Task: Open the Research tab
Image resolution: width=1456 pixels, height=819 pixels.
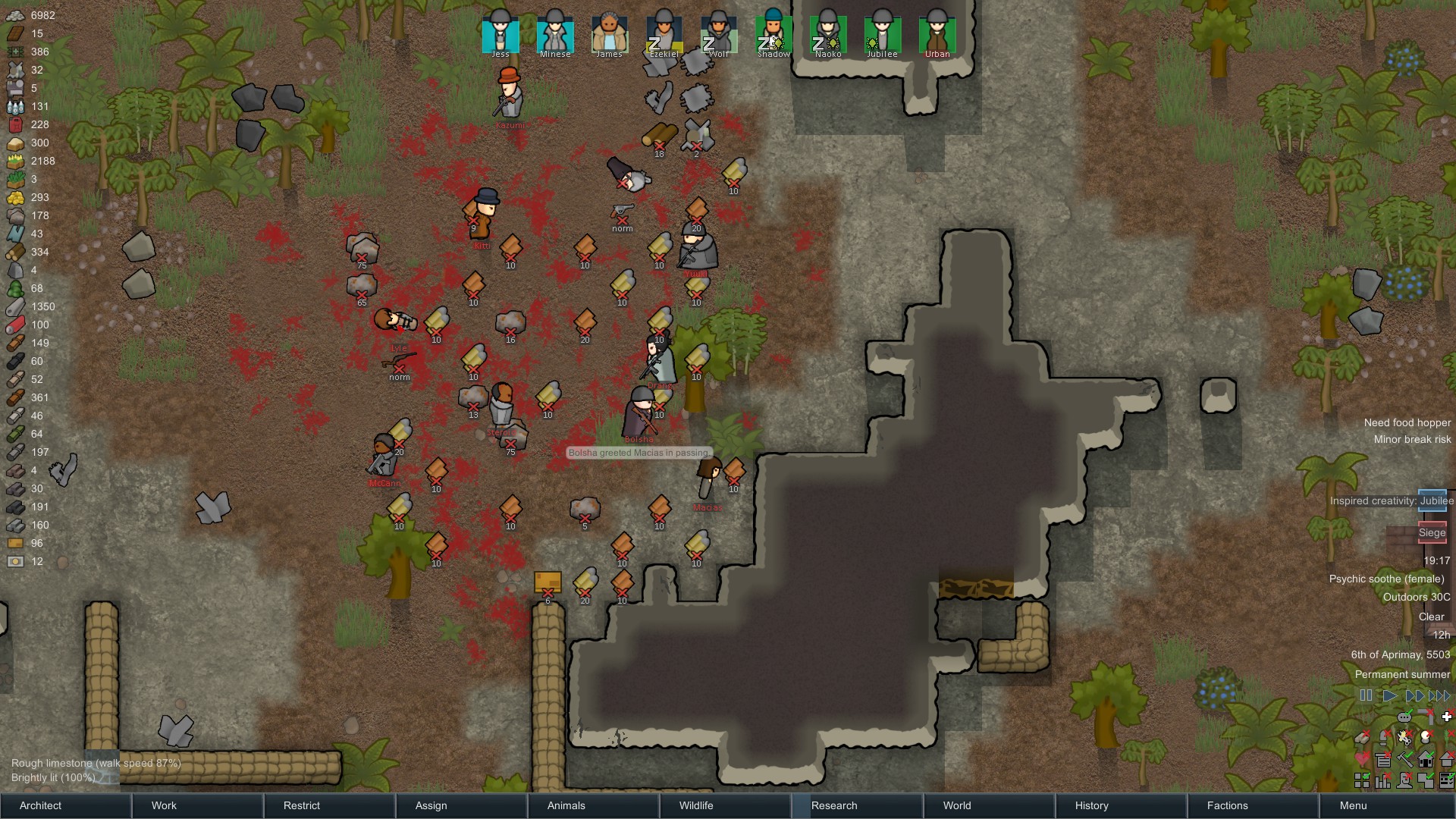Action: [834, 805]
